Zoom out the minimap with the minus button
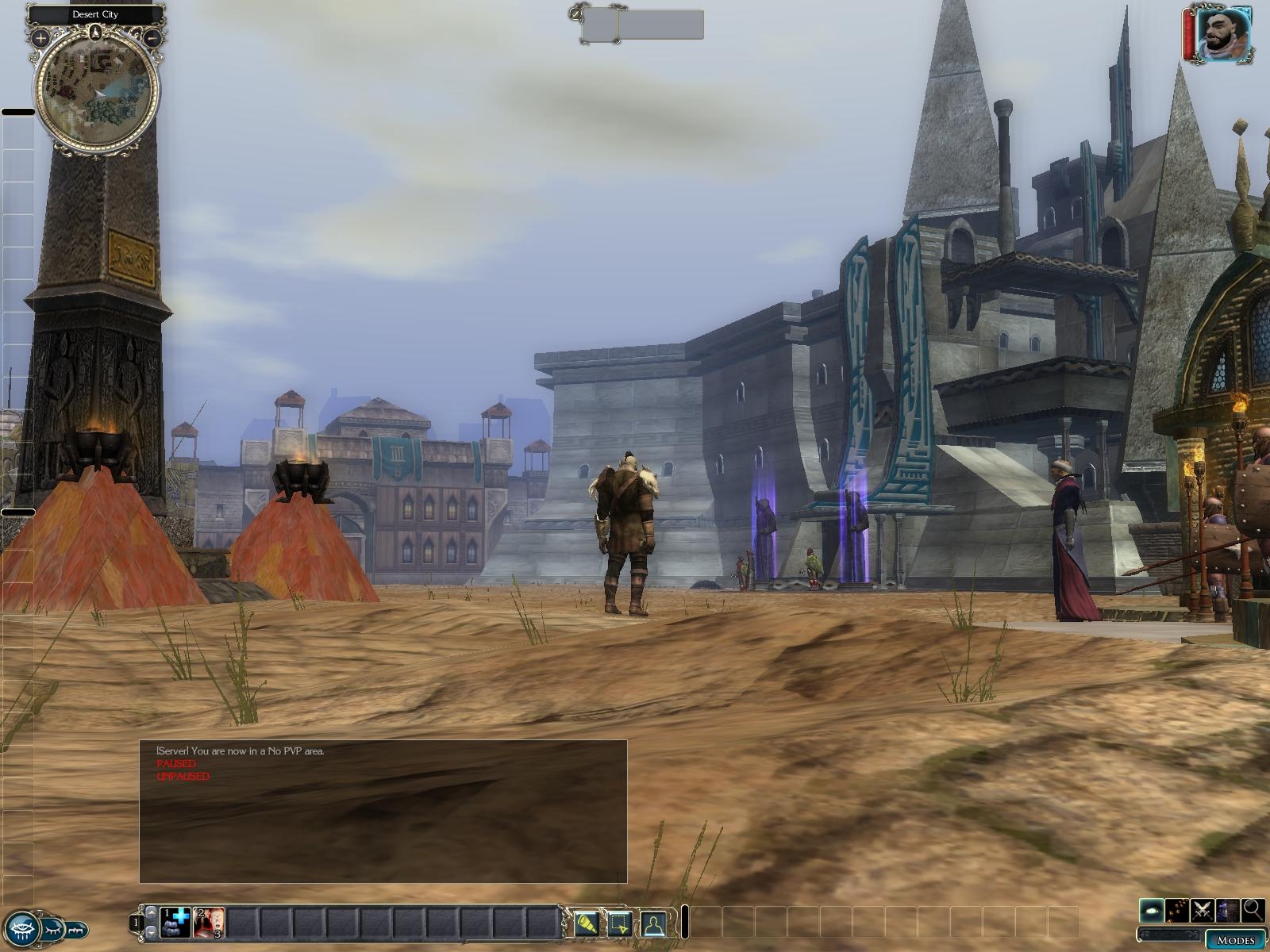Viewport: 1270px width, 952px height. coord(154,36)
